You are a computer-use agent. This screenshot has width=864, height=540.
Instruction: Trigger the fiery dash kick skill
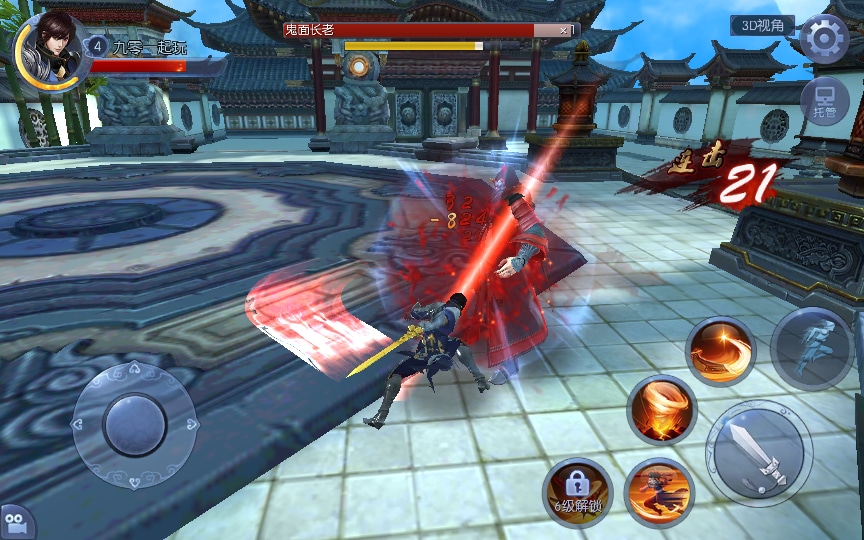pos(659,491)
